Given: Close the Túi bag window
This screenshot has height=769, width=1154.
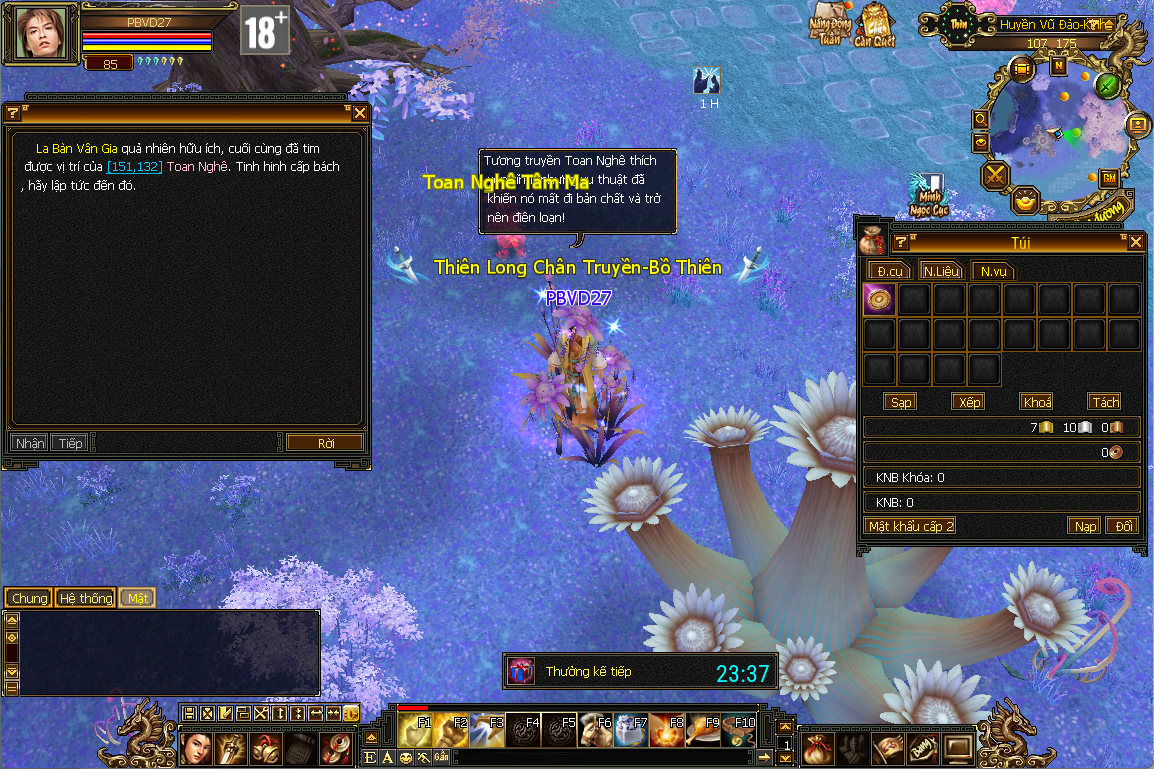Looking at the screenshot, I should 1136,242.
